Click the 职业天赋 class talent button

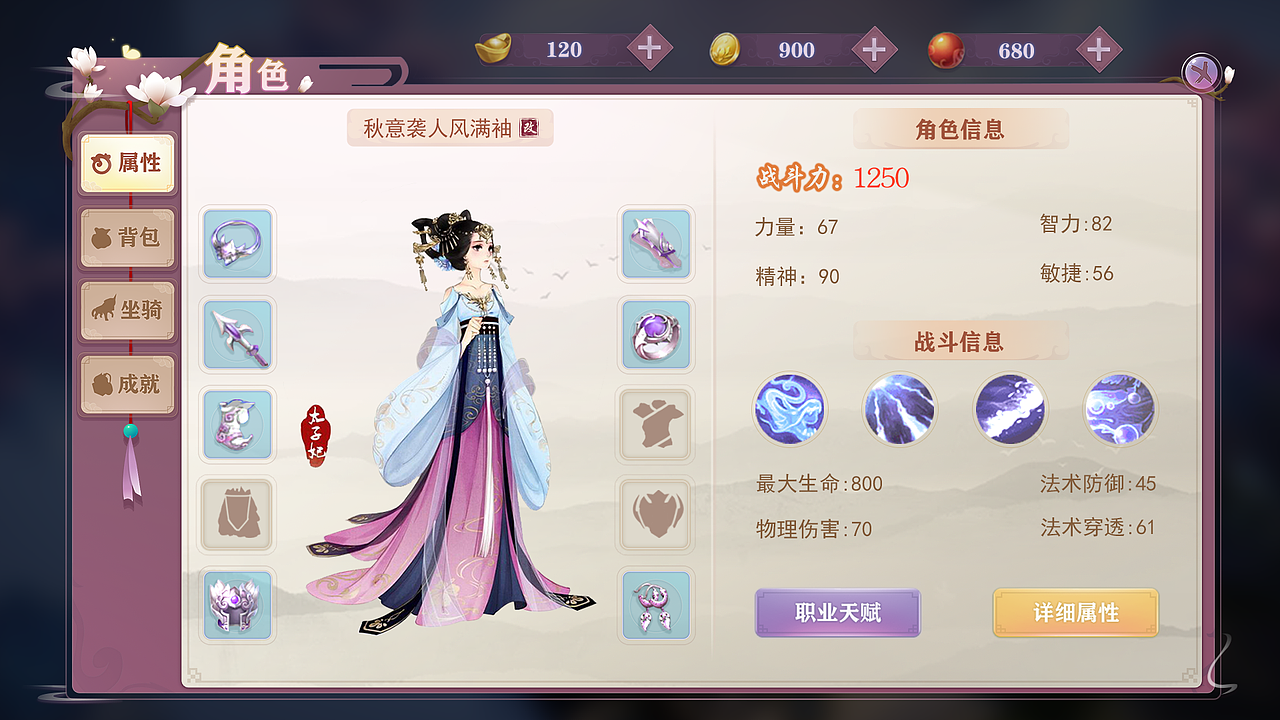point(837,613)
